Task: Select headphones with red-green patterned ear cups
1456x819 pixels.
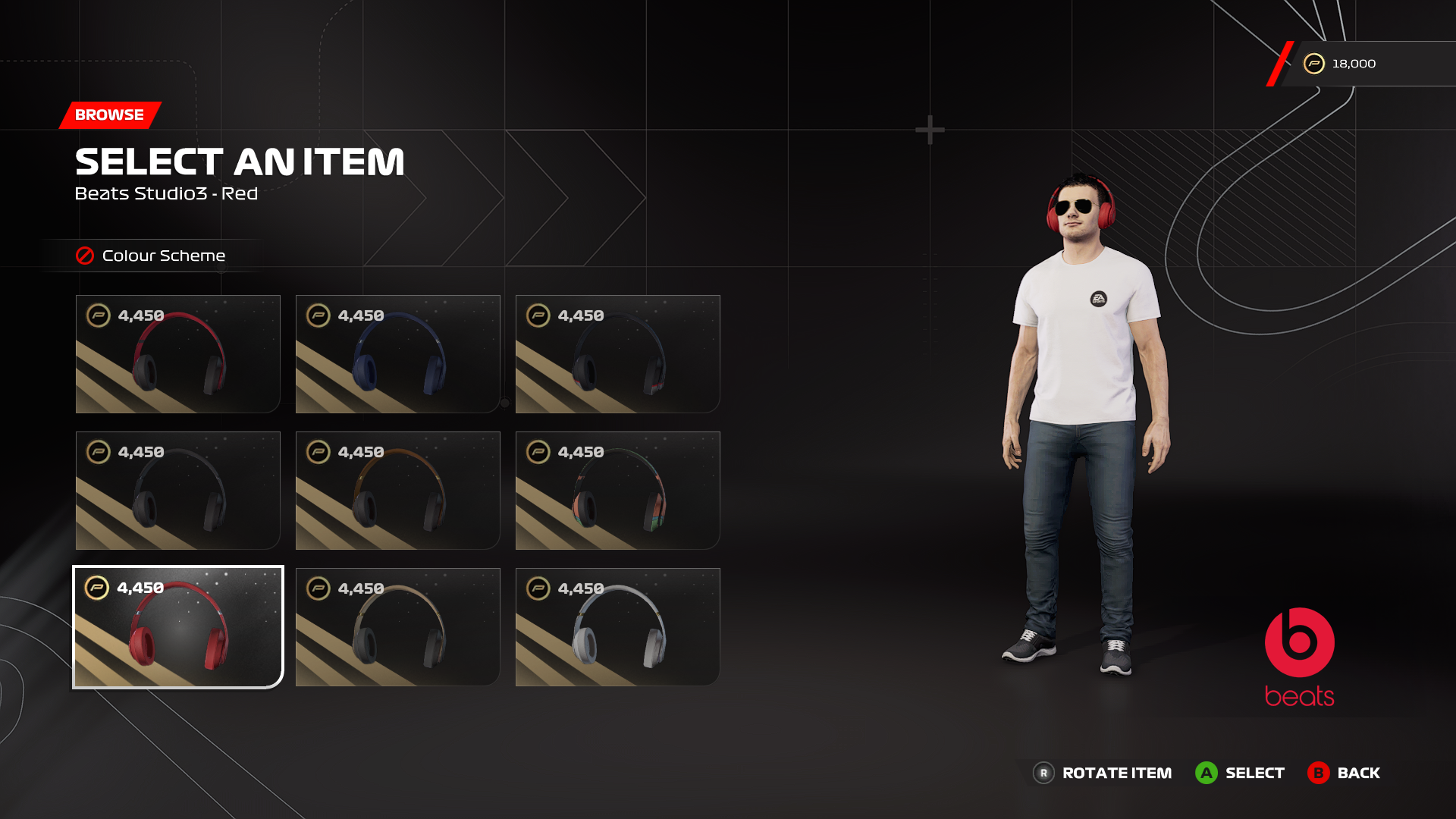Action: [617, 491]
